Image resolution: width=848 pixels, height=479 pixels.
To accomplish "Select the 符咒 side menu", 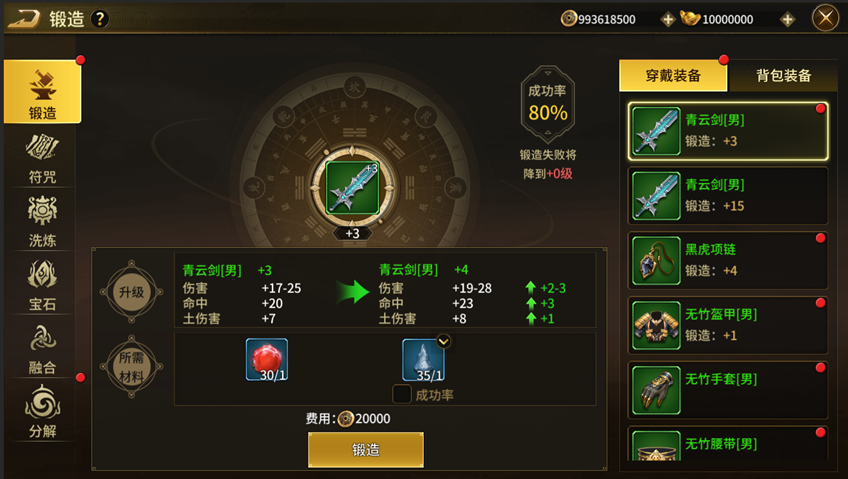I will pos(42,156).
